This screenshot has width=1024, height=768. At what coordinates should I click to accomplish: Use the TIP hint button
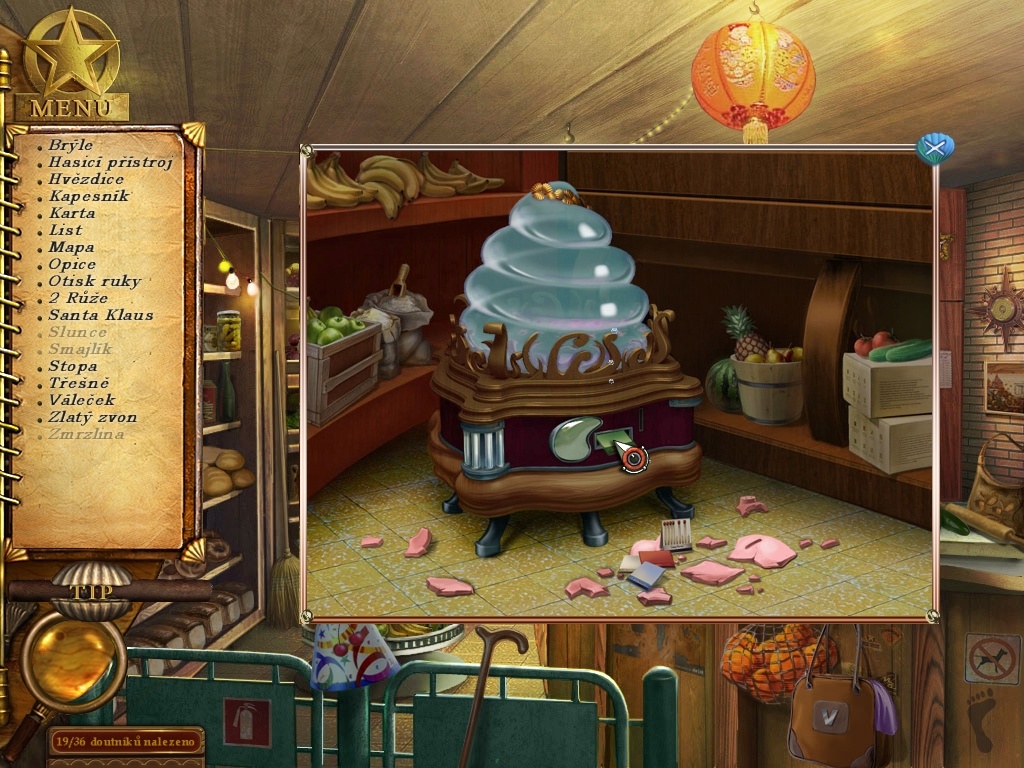coord(84,589)
